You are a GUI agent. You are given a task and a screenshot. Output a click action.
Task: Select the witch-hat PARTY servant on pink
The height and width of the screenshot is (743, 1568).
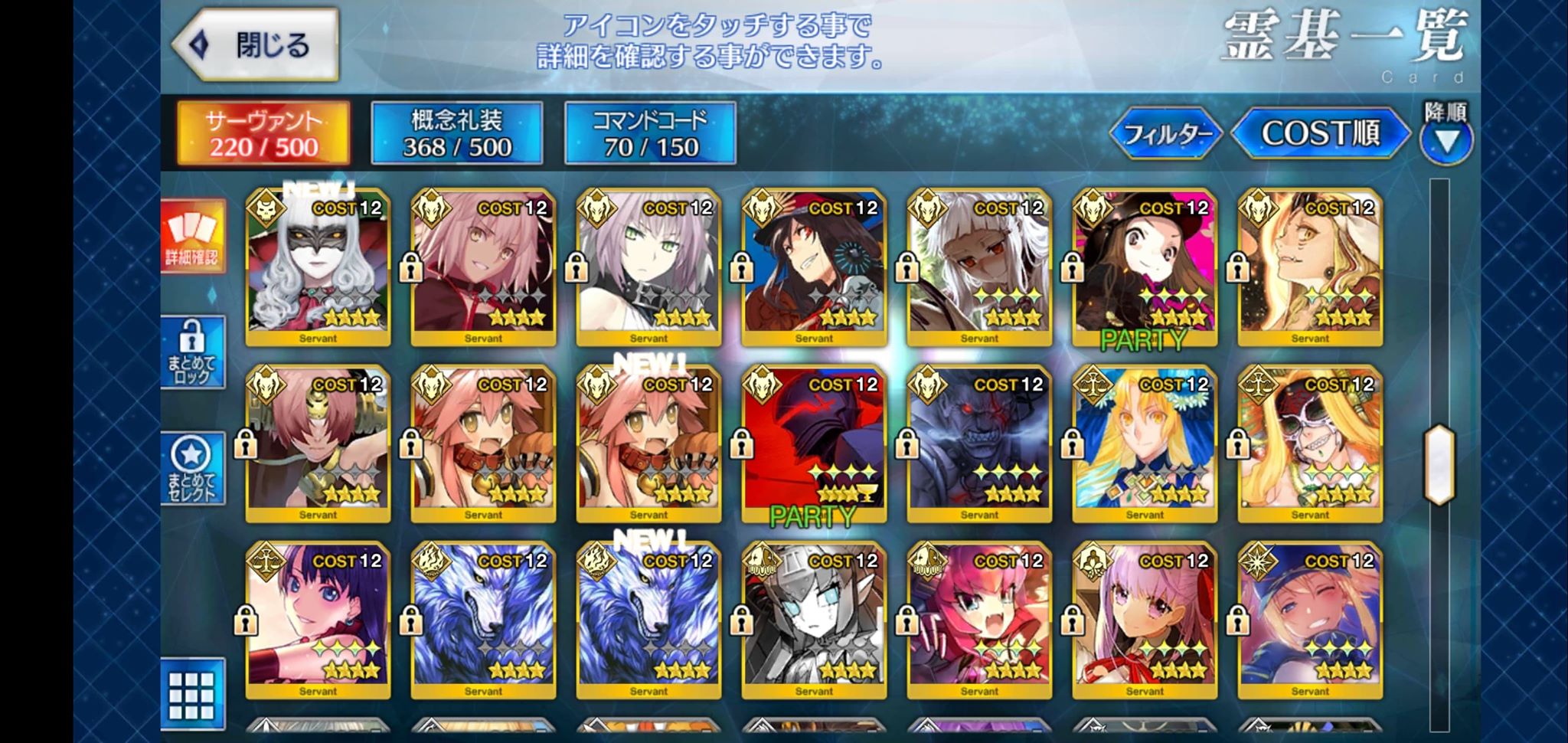[x=1145, y=267]
